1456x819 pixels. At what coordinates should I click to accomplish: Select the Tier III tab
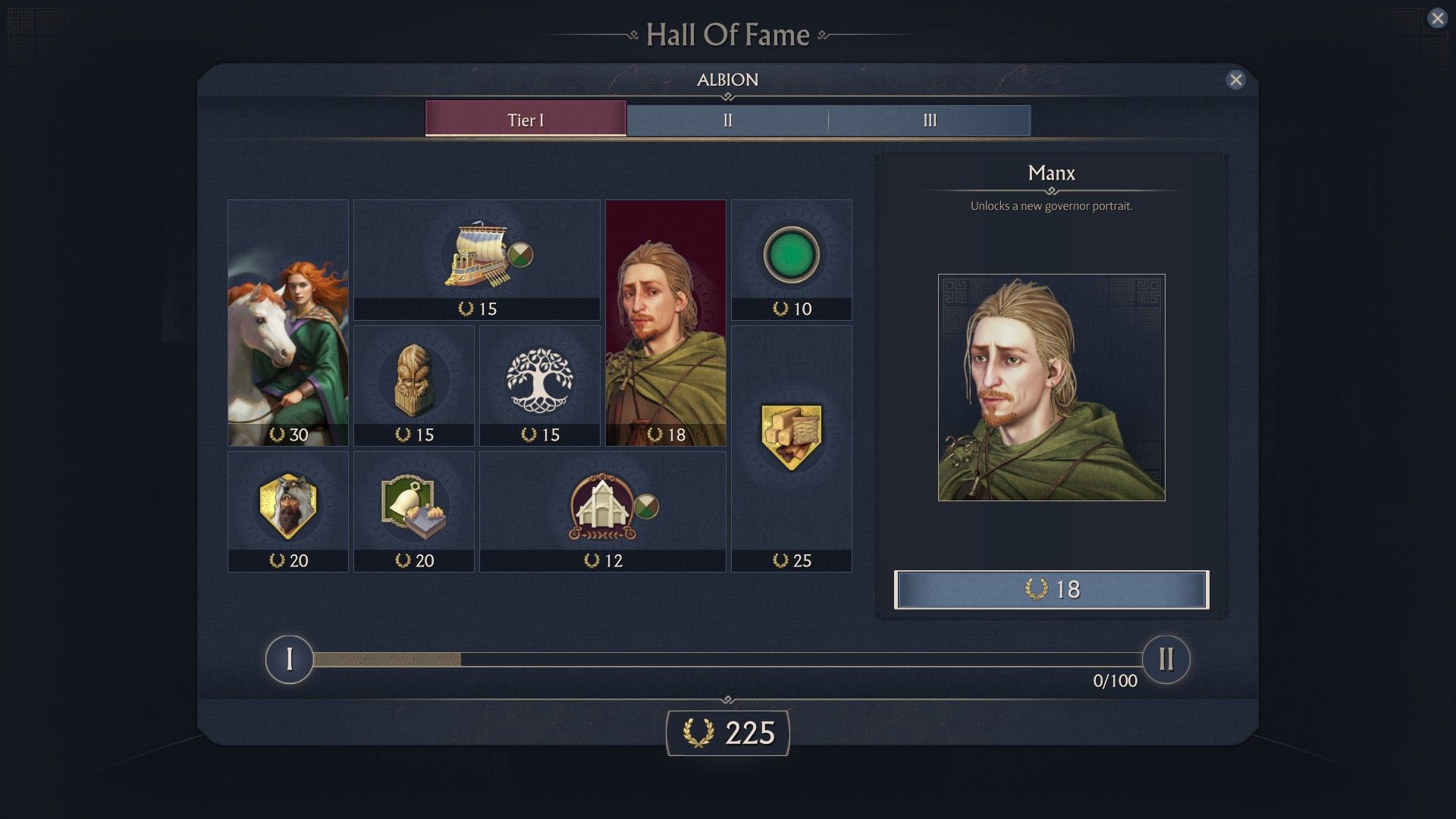click(930, 120)
